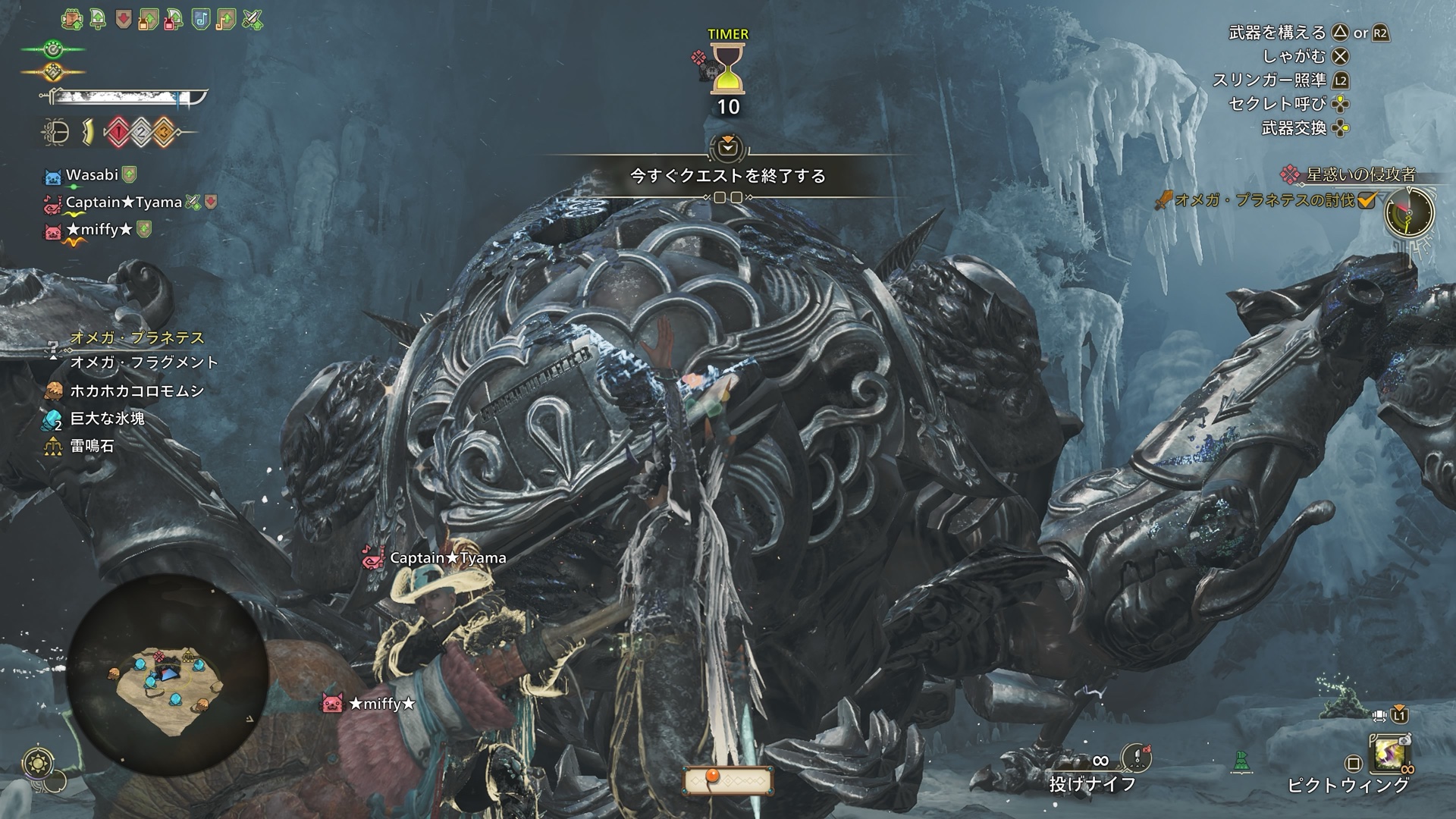Select the 今すぐクエストを終了する prompt
The image size is (1456, 819).
point(727,176)
